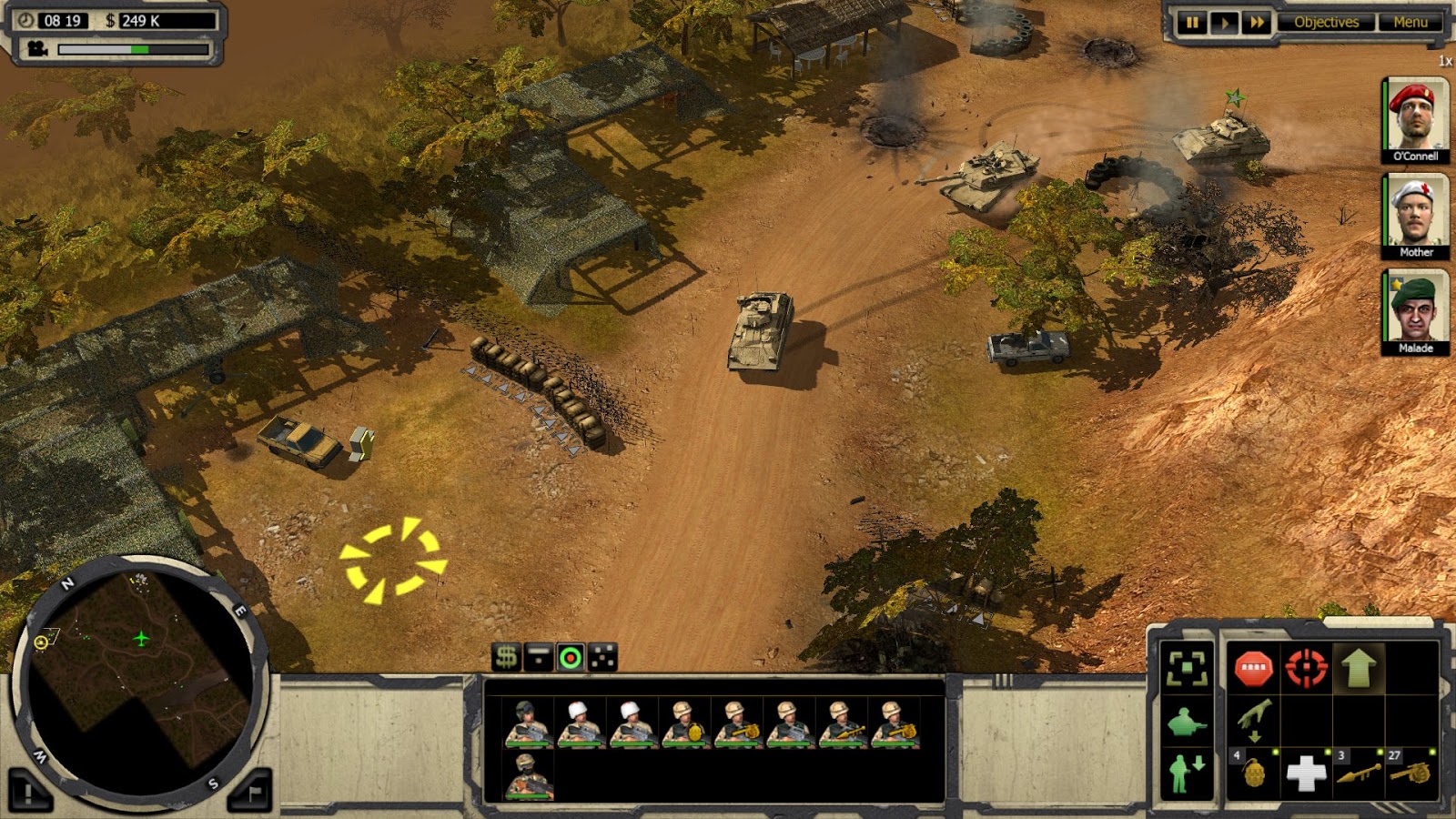Activate the bazooka item slot showing 3
1456x819 pixels.
(1357, 773)
